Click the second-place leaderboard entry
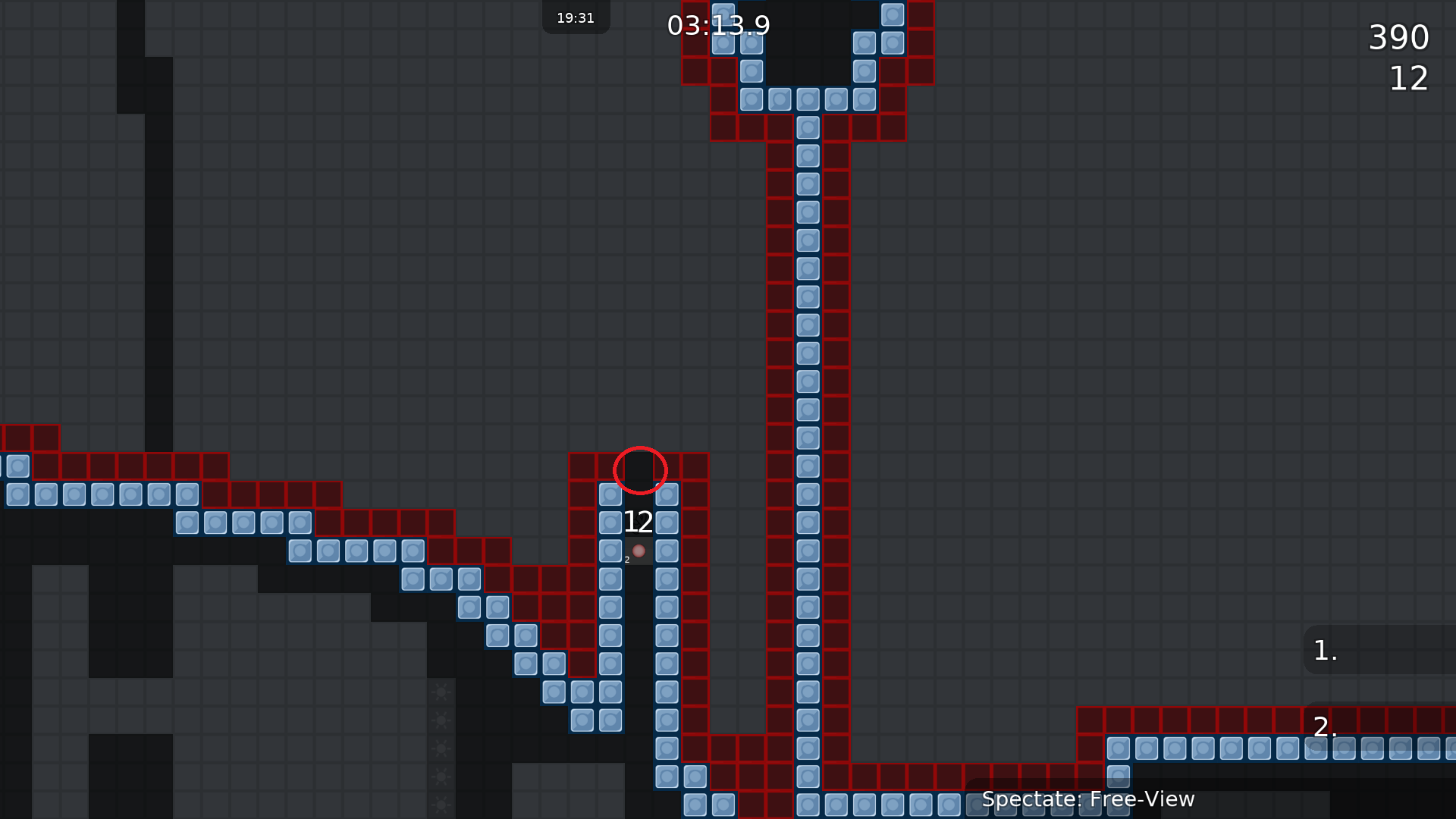The height and width of the screenshot is (819, 1456). pos(1325,728)
